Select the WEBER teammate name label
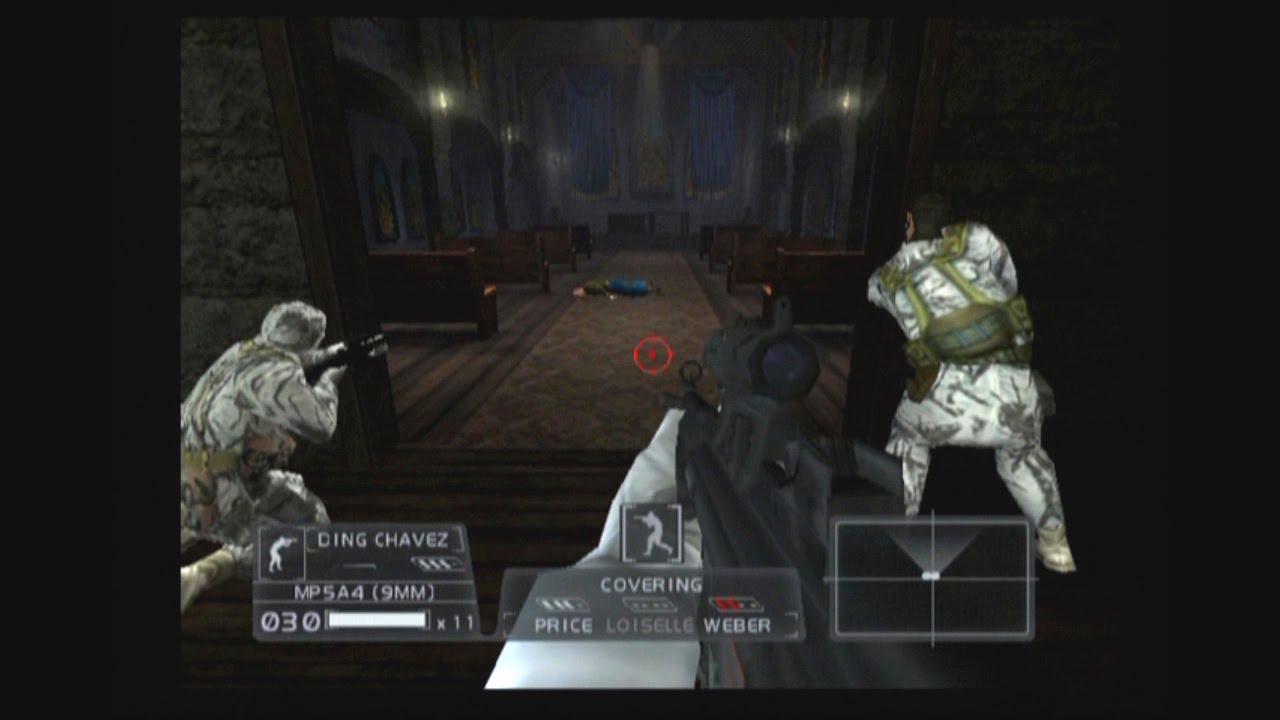This screenshot has height=720, width=1280. coord(737,623)
